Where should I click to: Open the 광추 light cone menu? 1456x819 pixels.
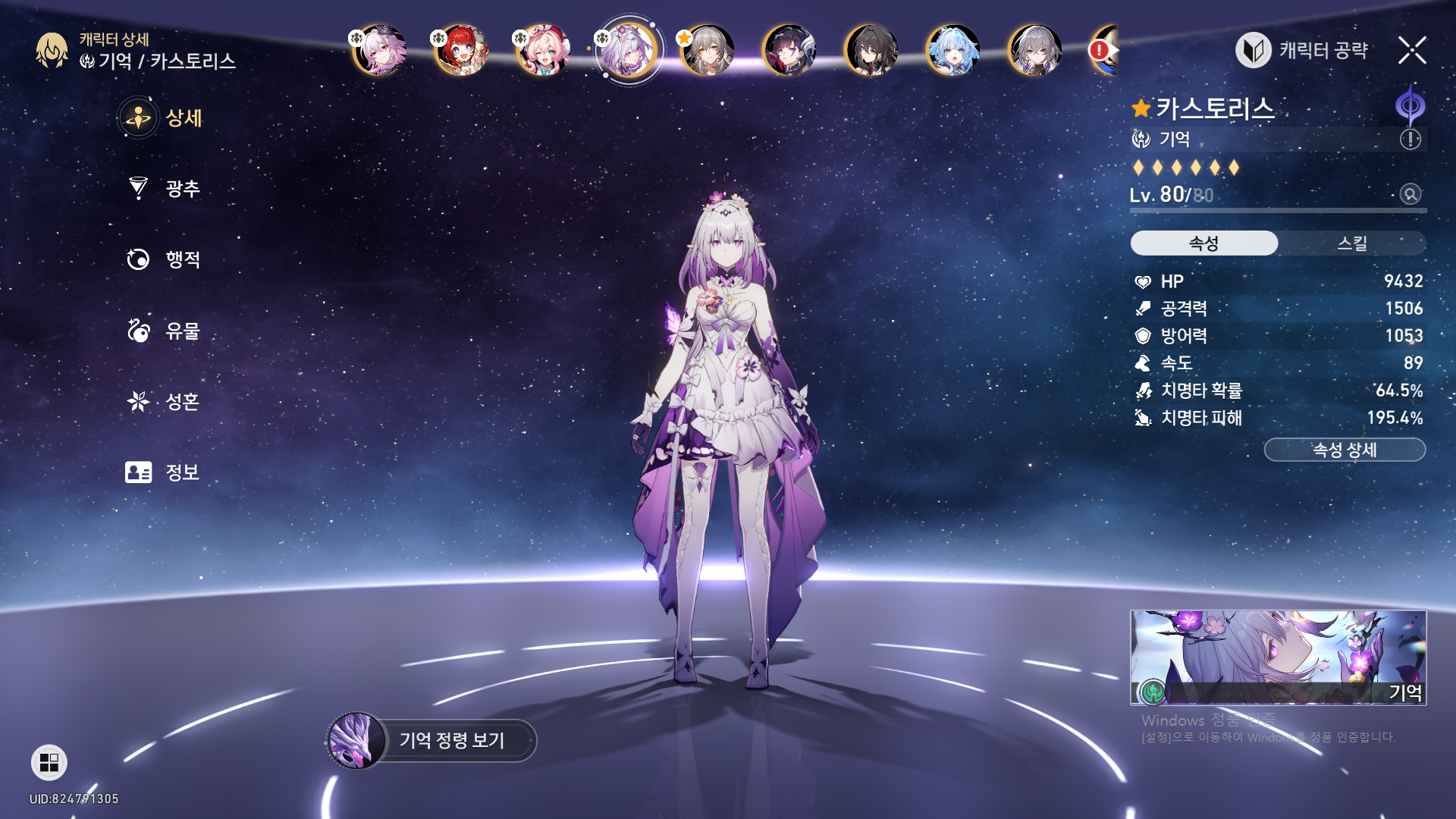164,188
